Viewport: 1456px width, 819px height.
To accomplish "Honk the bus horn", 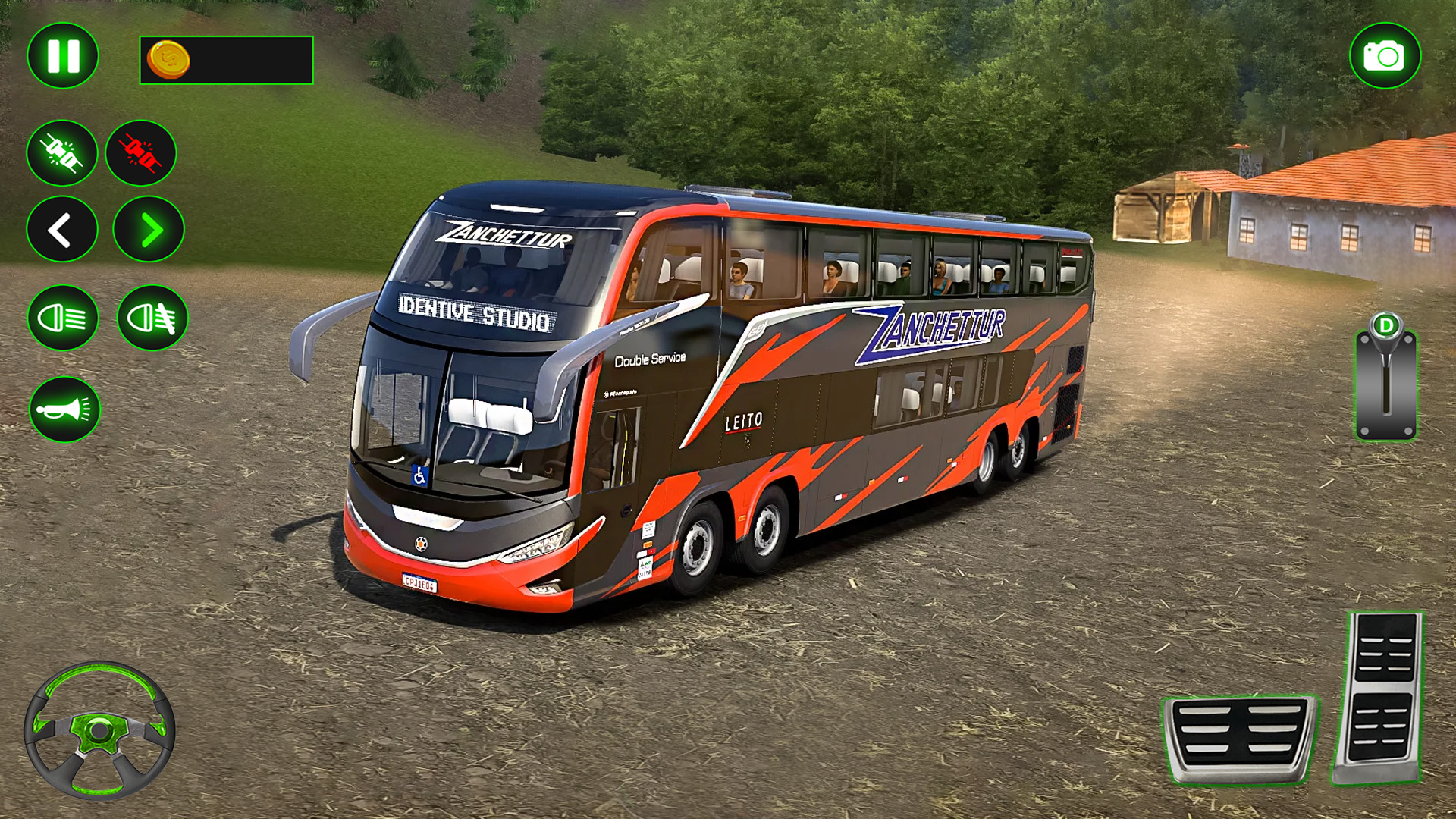I will tap(64, 409).
